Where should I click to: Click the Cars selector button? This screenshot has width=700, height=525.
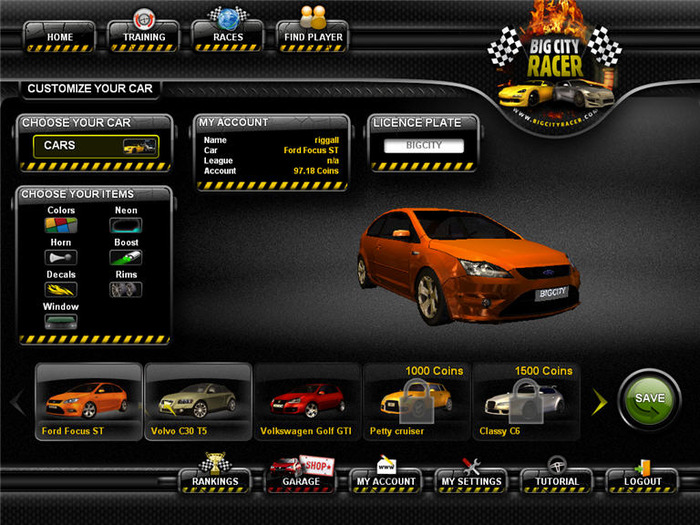click(96, 146)
